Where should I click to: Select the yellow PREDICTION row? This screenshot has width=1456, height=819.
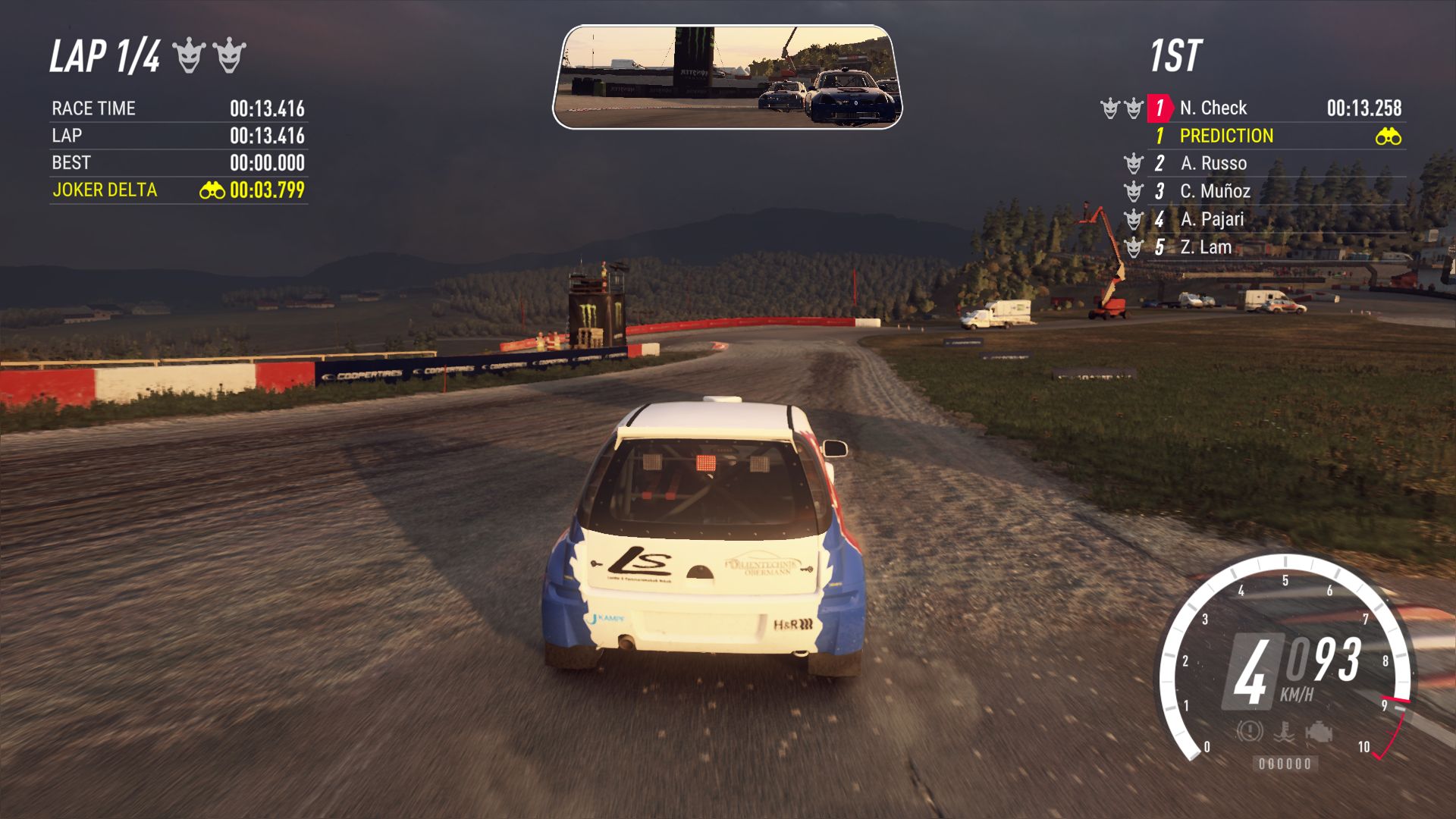(x=1226, y=136)
